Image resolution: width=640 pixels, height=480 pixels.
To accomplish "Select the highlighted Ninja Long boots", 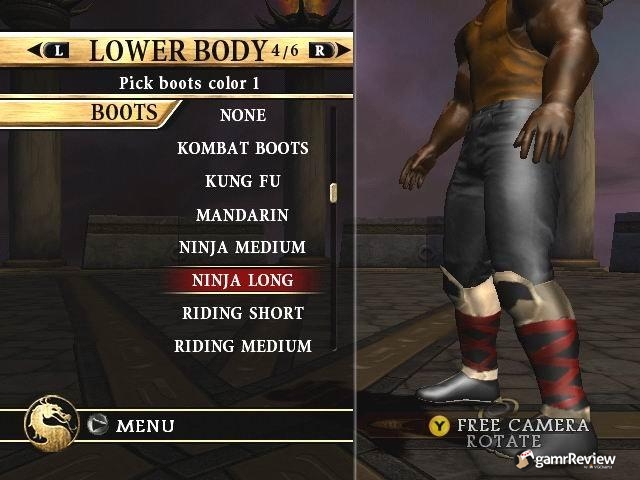I will [x=243, y=280].
